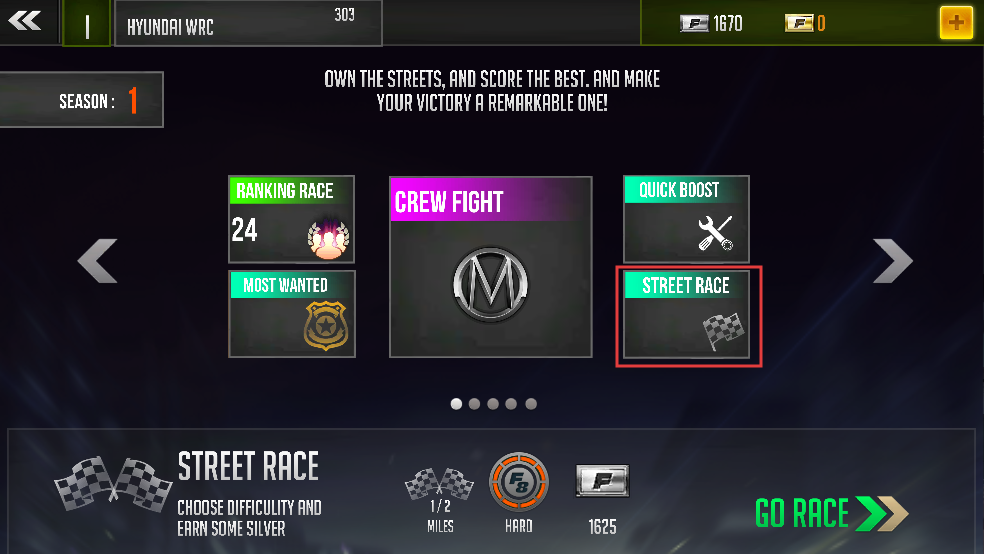Open the Hyundai WRC car panel
This screenshot has height=554, width=984.
point(247,23)
